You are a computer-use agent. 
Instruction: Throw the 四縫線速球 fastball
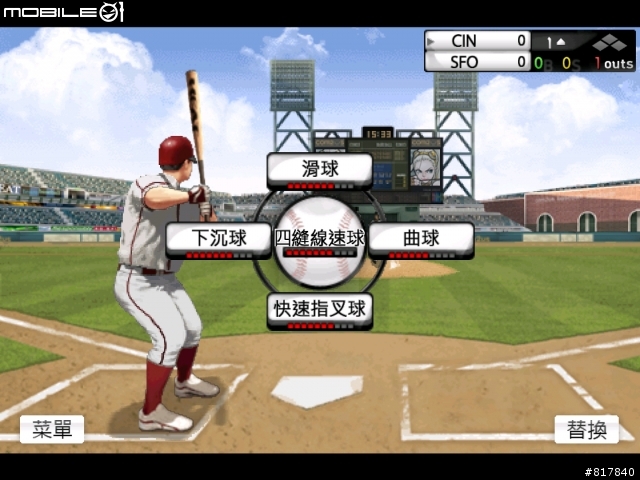pos(320,240)
